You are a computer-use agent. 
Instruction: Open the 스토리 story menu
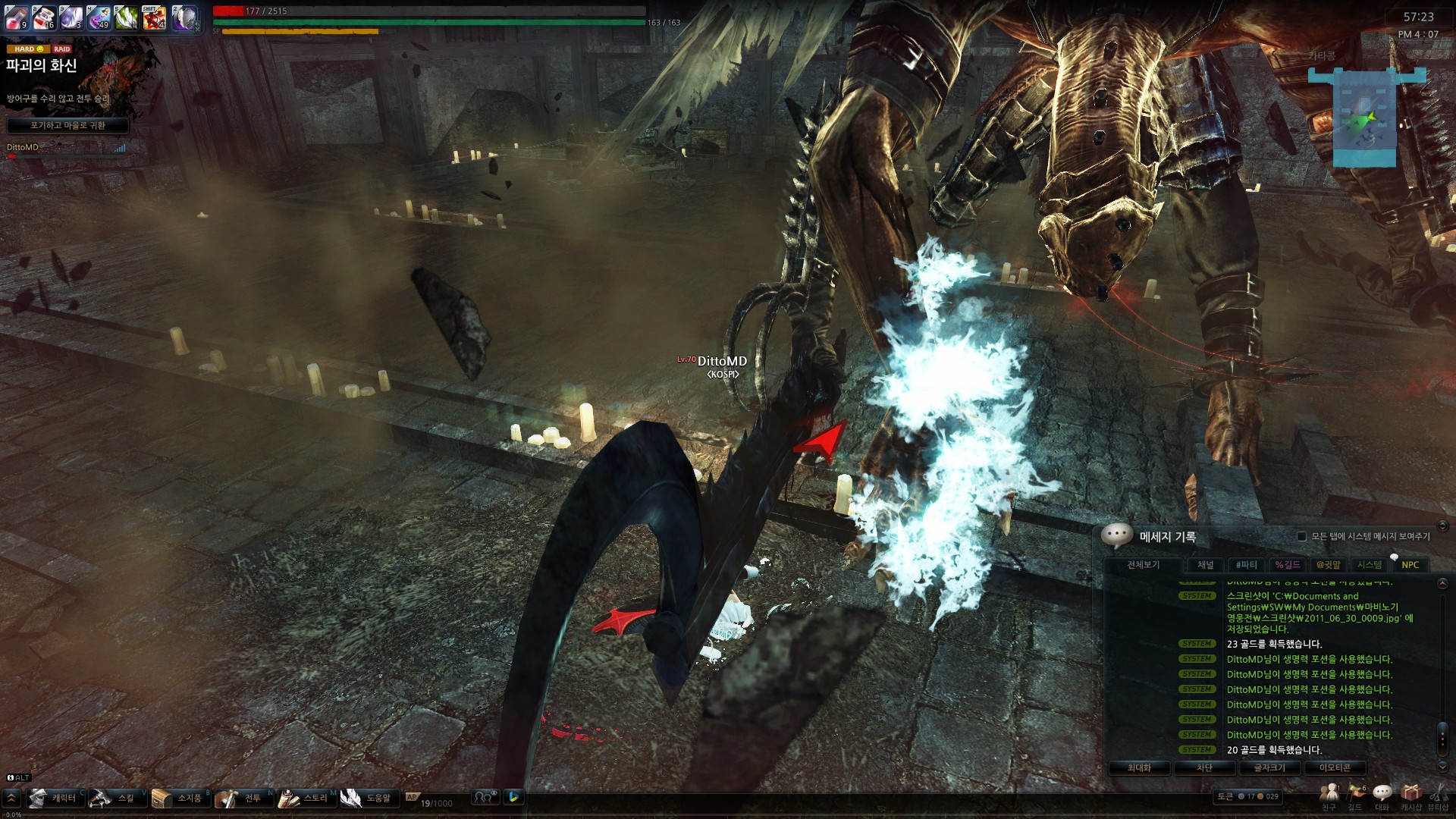[x=306, y=798]
